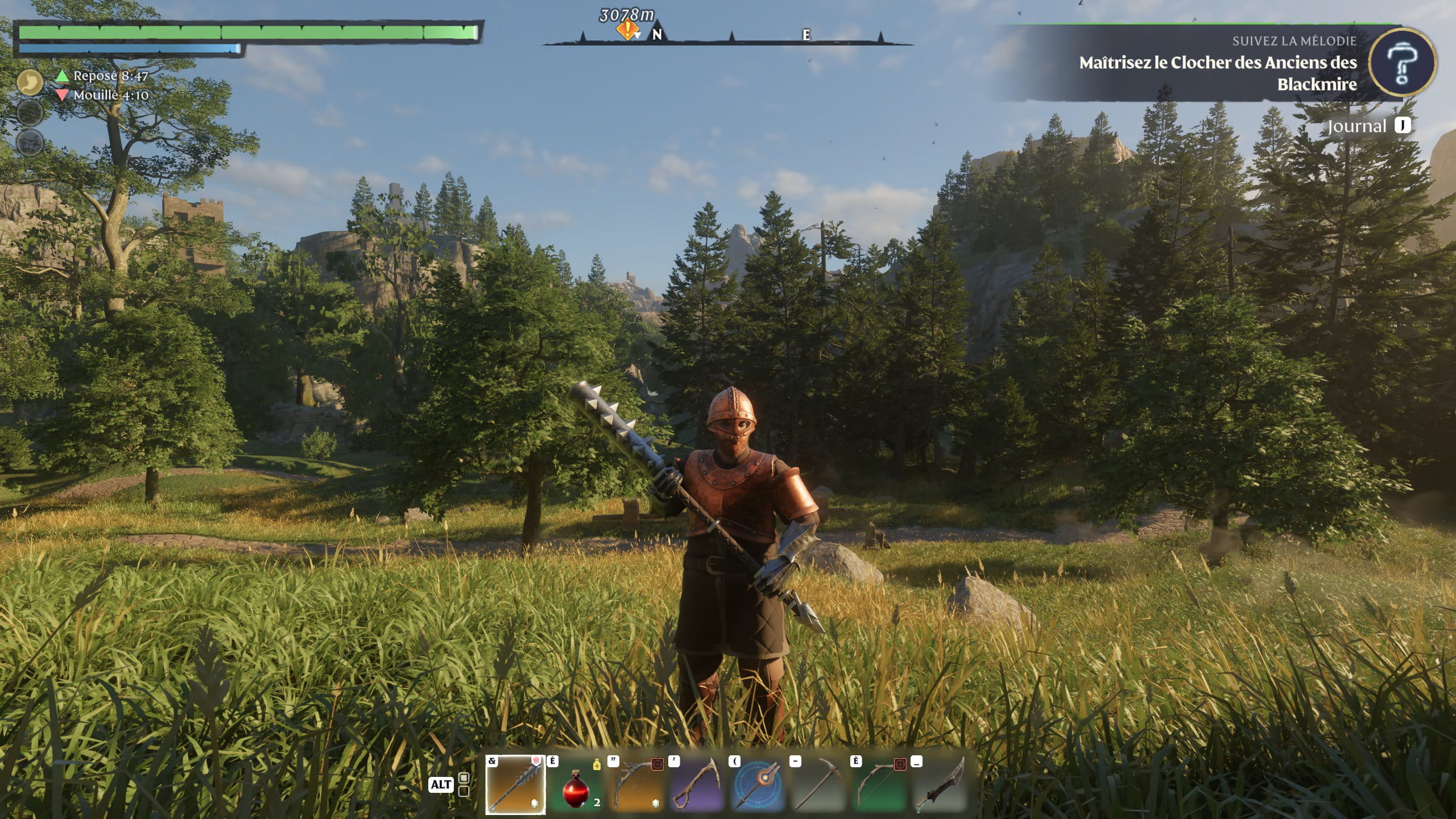Pick the pickaxe hotbar slot
The width and height of the screenshot is (1456, 819).
820,784
